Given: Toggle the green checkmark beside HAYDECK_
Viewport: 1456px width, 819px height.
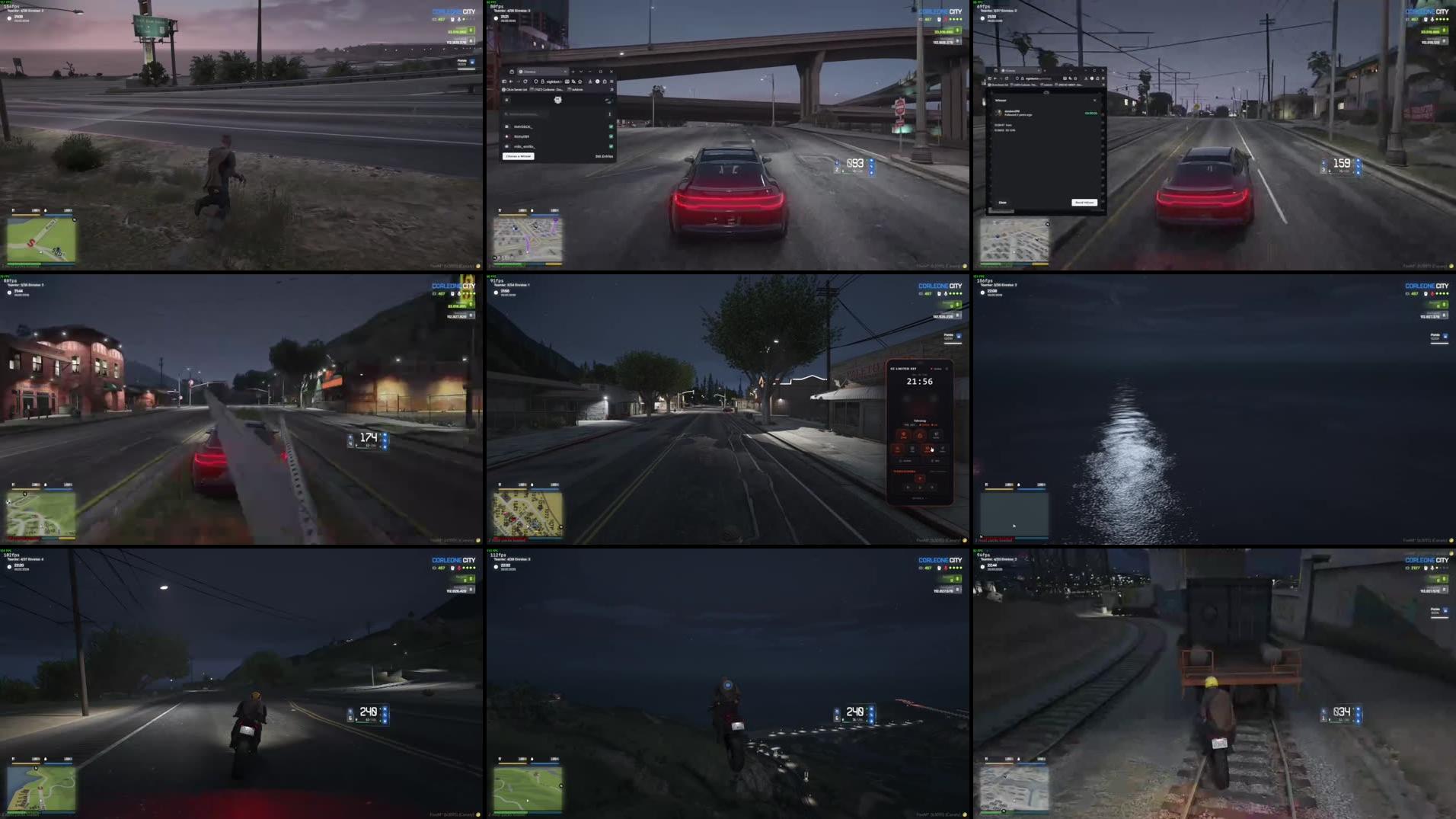Looking at the screenshot, I should 611,127.
